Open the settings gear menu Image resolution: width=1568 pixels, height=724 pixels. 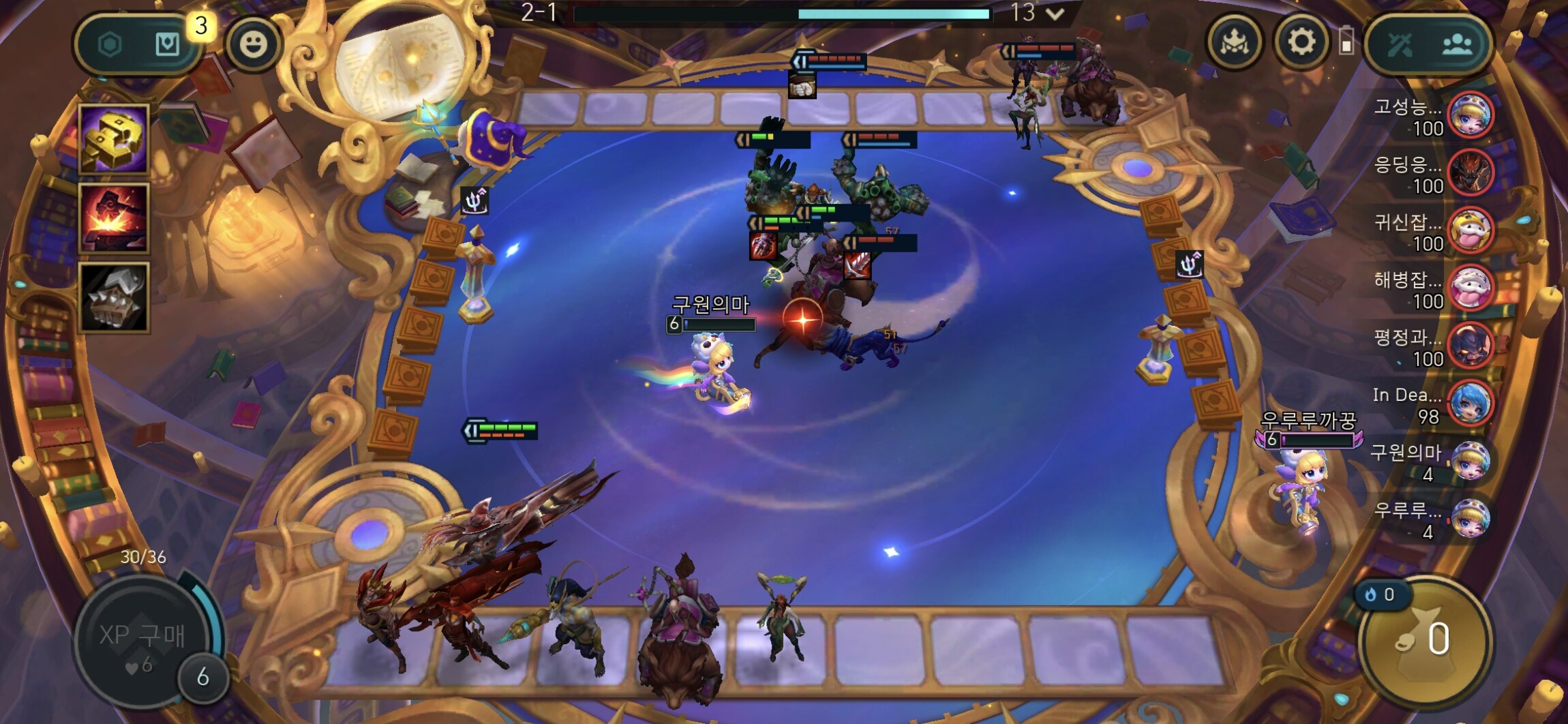click(x=1301, y=42)
